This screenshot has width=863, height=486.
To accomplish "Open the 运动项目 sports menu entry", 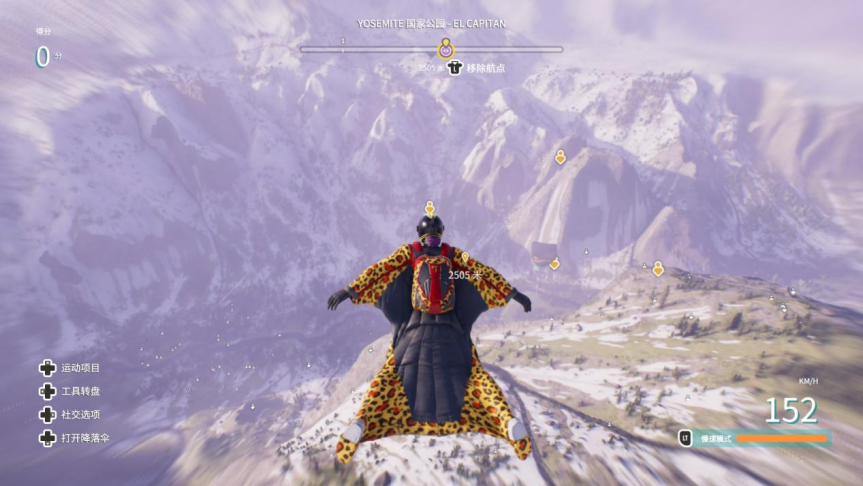I will tap(80, 368).
